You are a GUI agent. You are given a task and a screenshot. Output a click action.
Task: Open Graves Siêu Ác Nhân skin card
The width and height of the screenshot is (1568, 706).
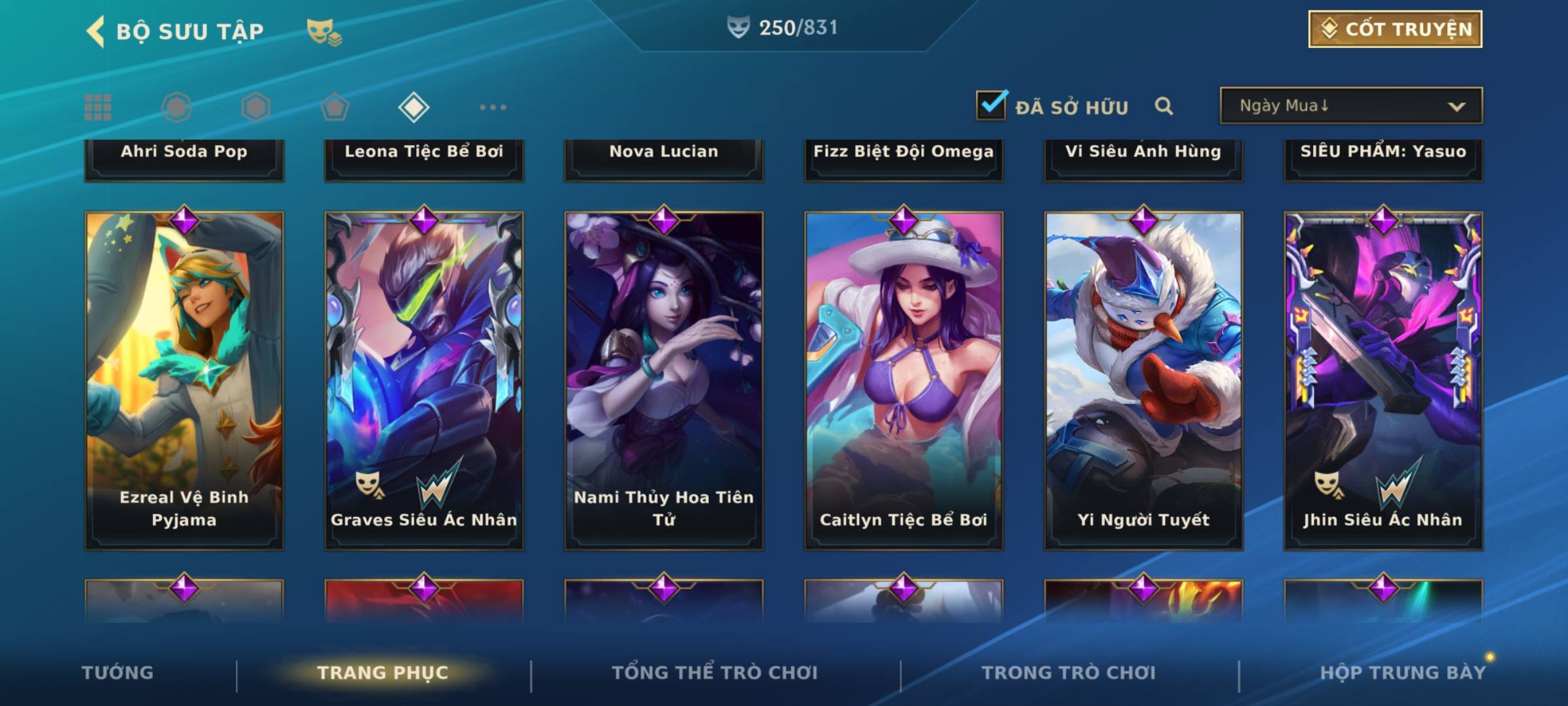pyautogui.click(x=424, y=380)
